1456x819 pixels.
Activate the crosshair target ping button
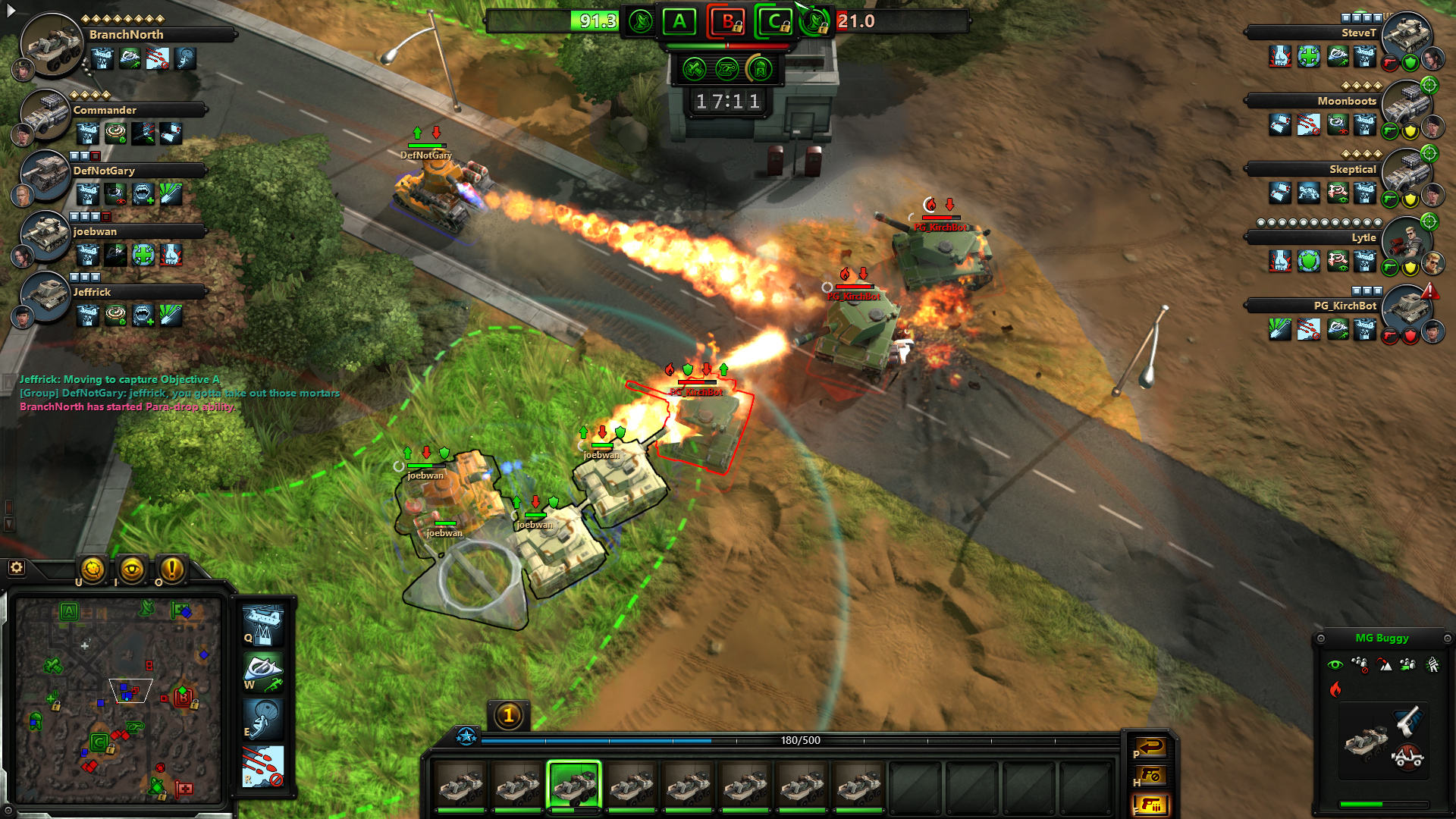[93, 569]
